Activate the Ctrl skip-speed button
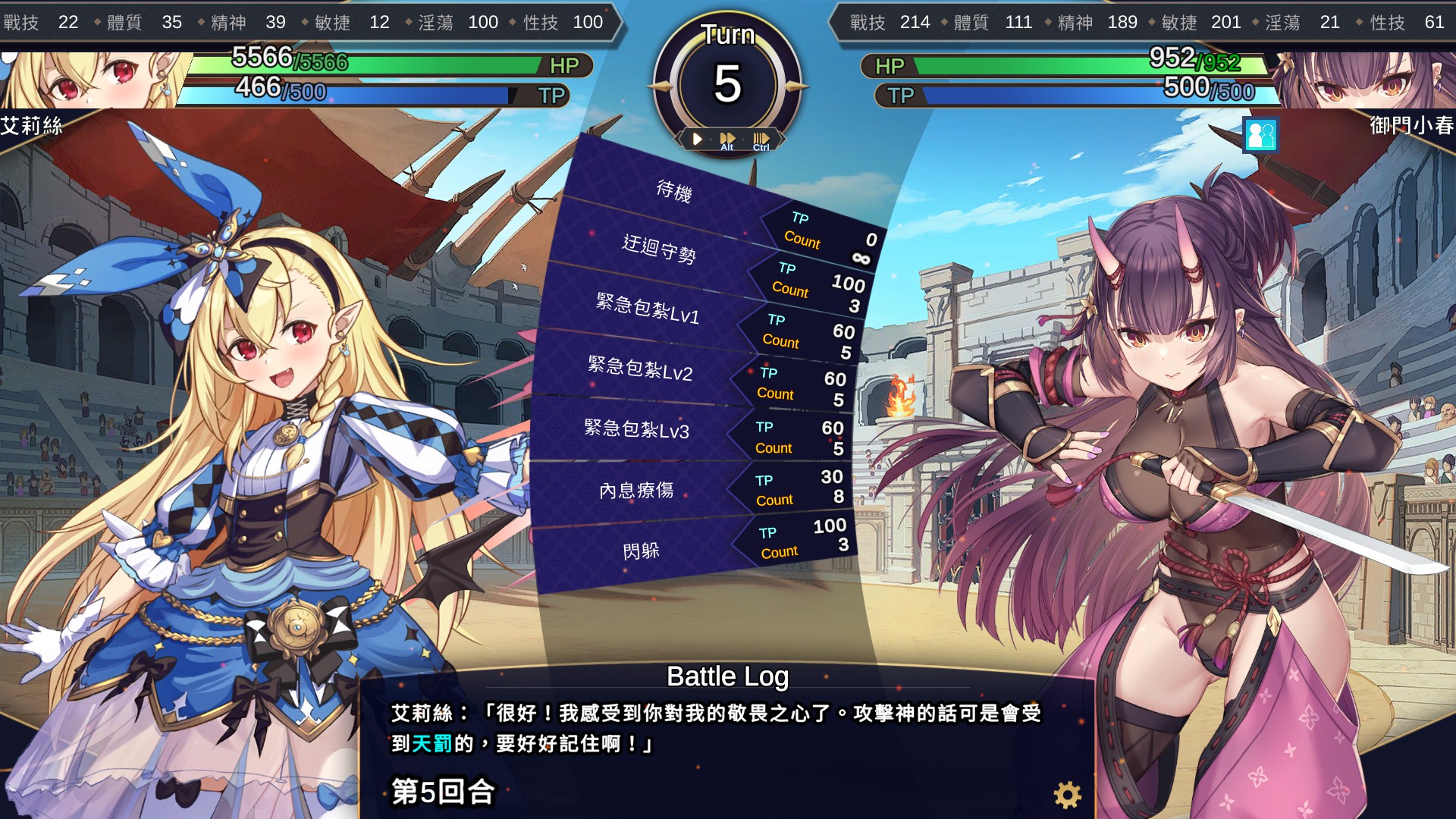Image resolution: width=1456 pixels, height=819 pixels. click(761, 140)
